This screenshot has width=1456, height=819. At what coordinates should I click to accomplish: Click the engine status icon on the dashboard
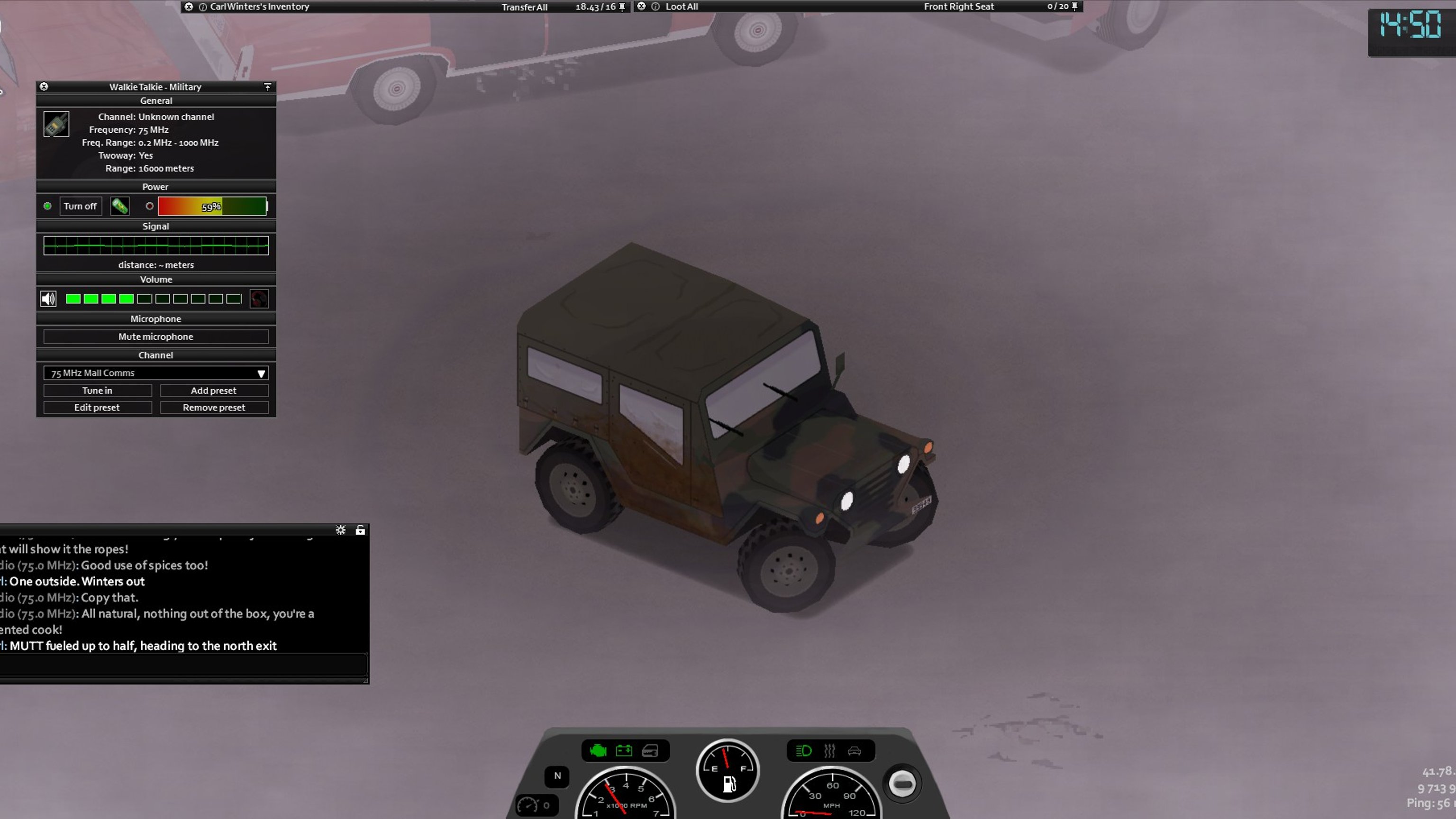[598, 751]
